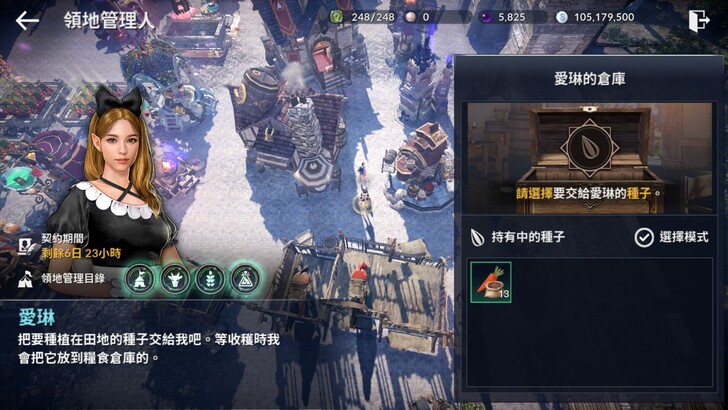Open the wheat crop management icon
Screen dimensions: 728x410
tap(210, 278)
